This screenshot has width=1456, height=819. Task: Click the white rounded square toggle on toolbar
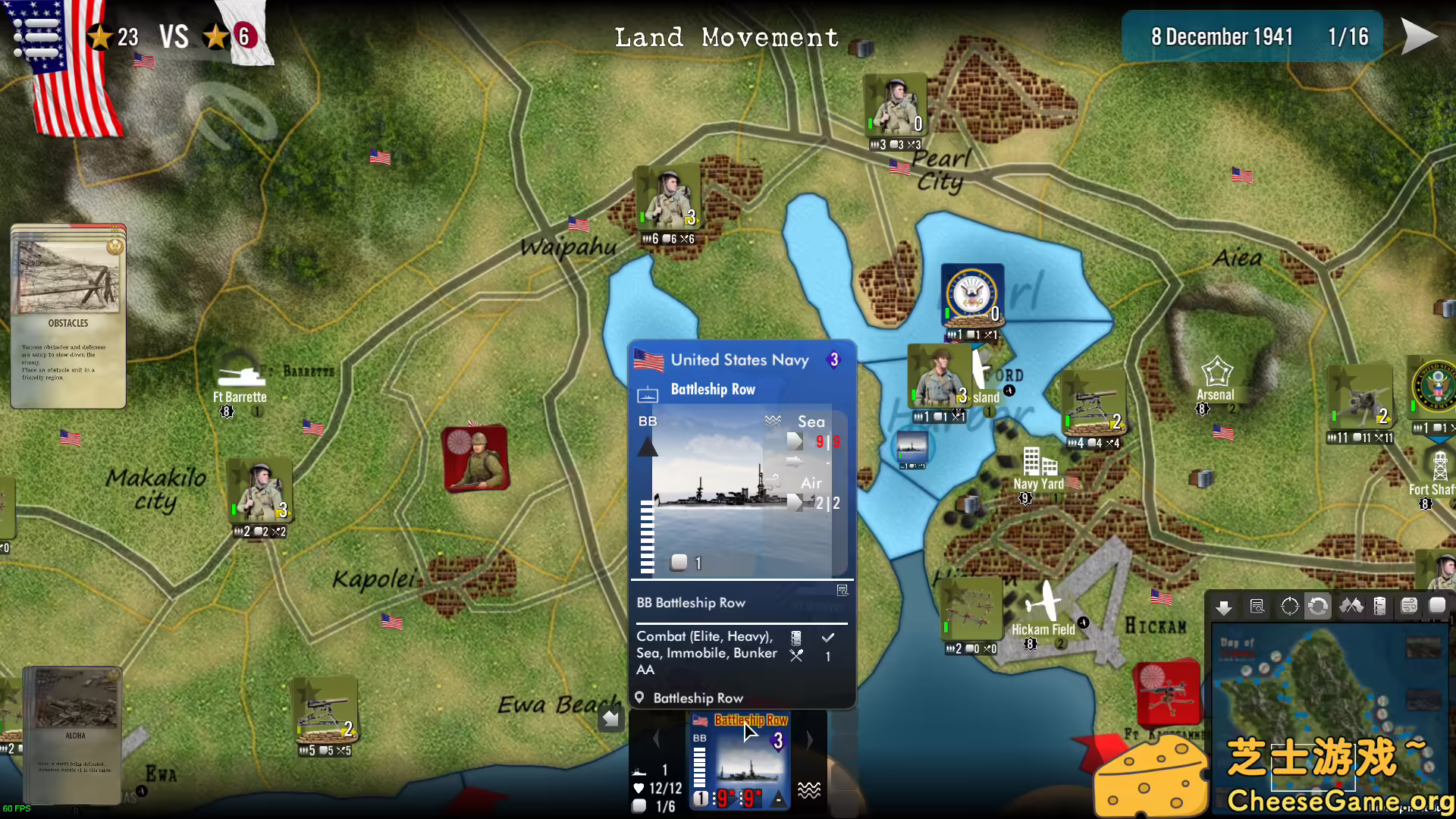tap(1438, 605)
